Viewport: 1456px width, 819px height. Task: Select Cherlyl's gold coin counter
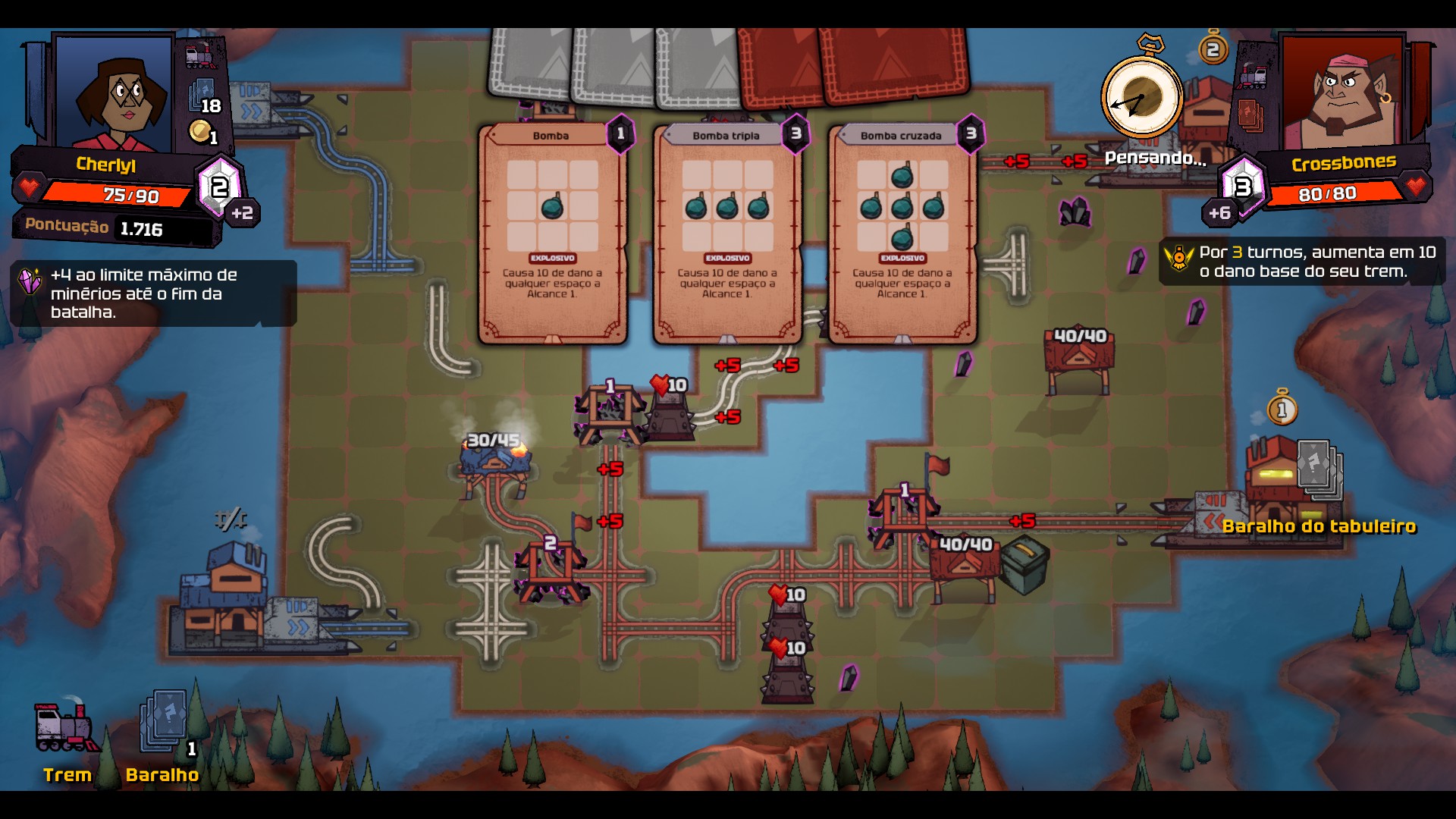tap(202, 133)
